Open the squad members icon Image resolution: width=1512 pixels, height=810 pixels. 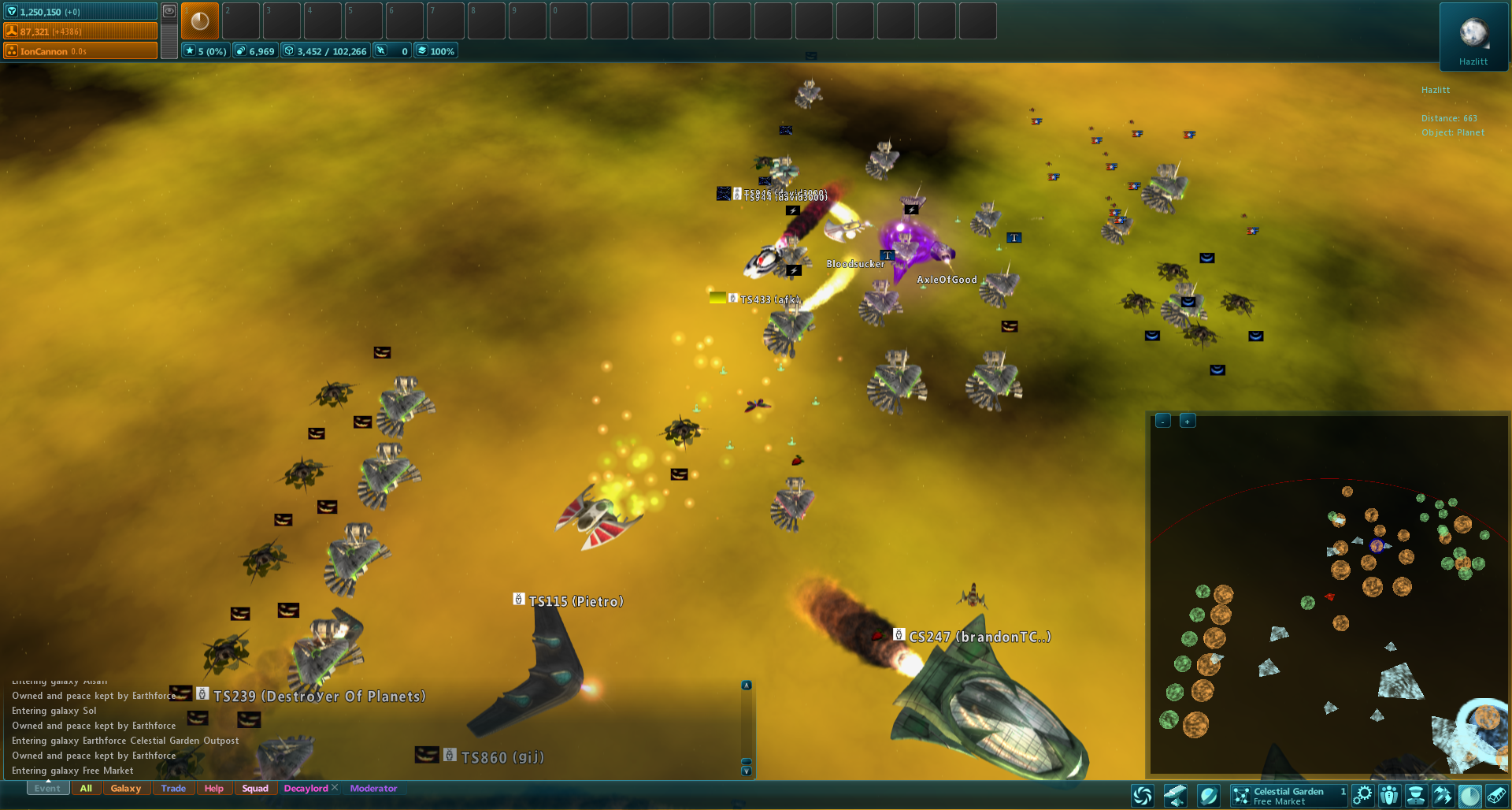click(1389, 796)
